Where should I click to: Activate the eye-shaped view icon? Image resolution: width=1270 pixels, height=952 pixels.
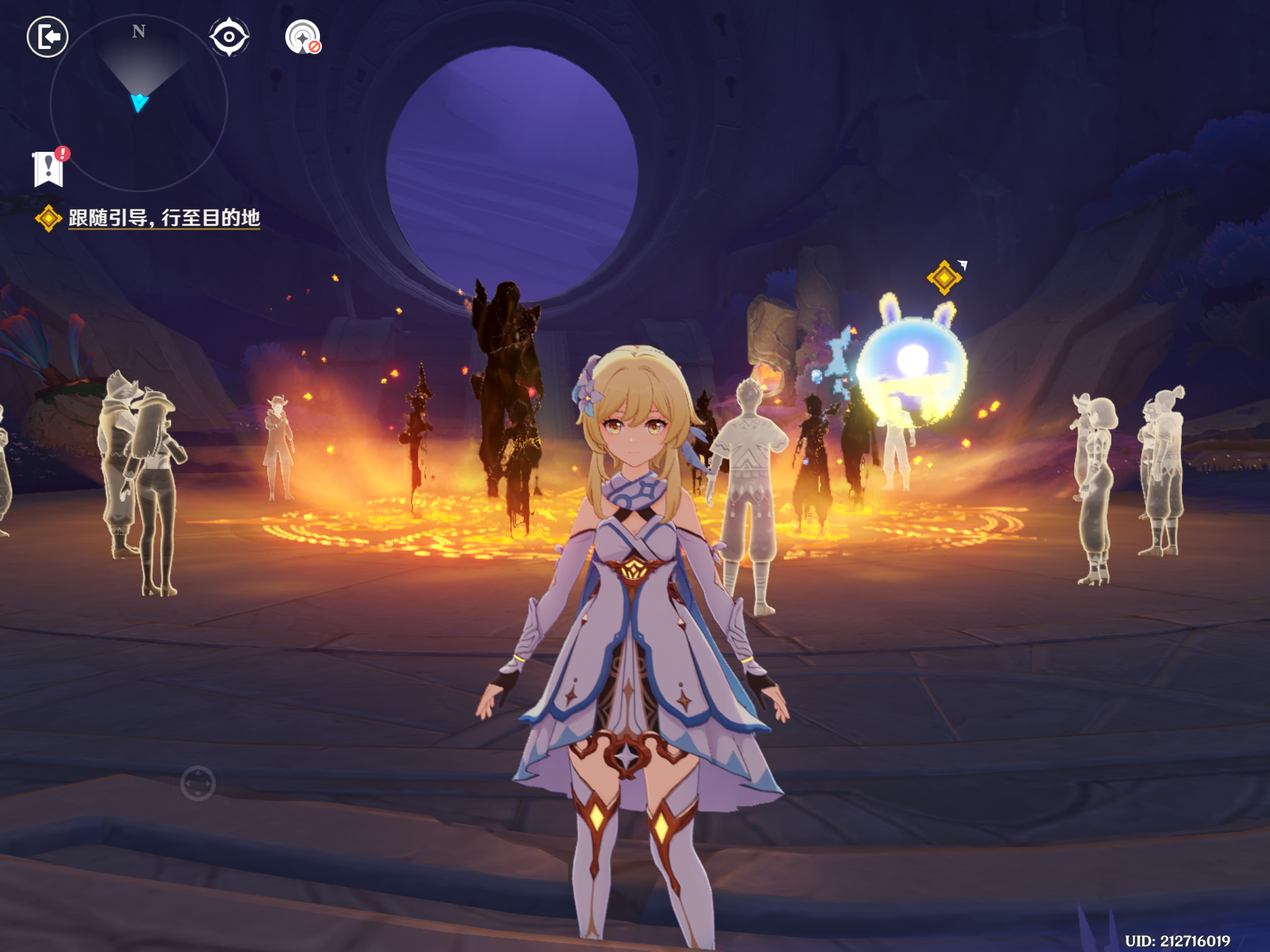[229, 37]
